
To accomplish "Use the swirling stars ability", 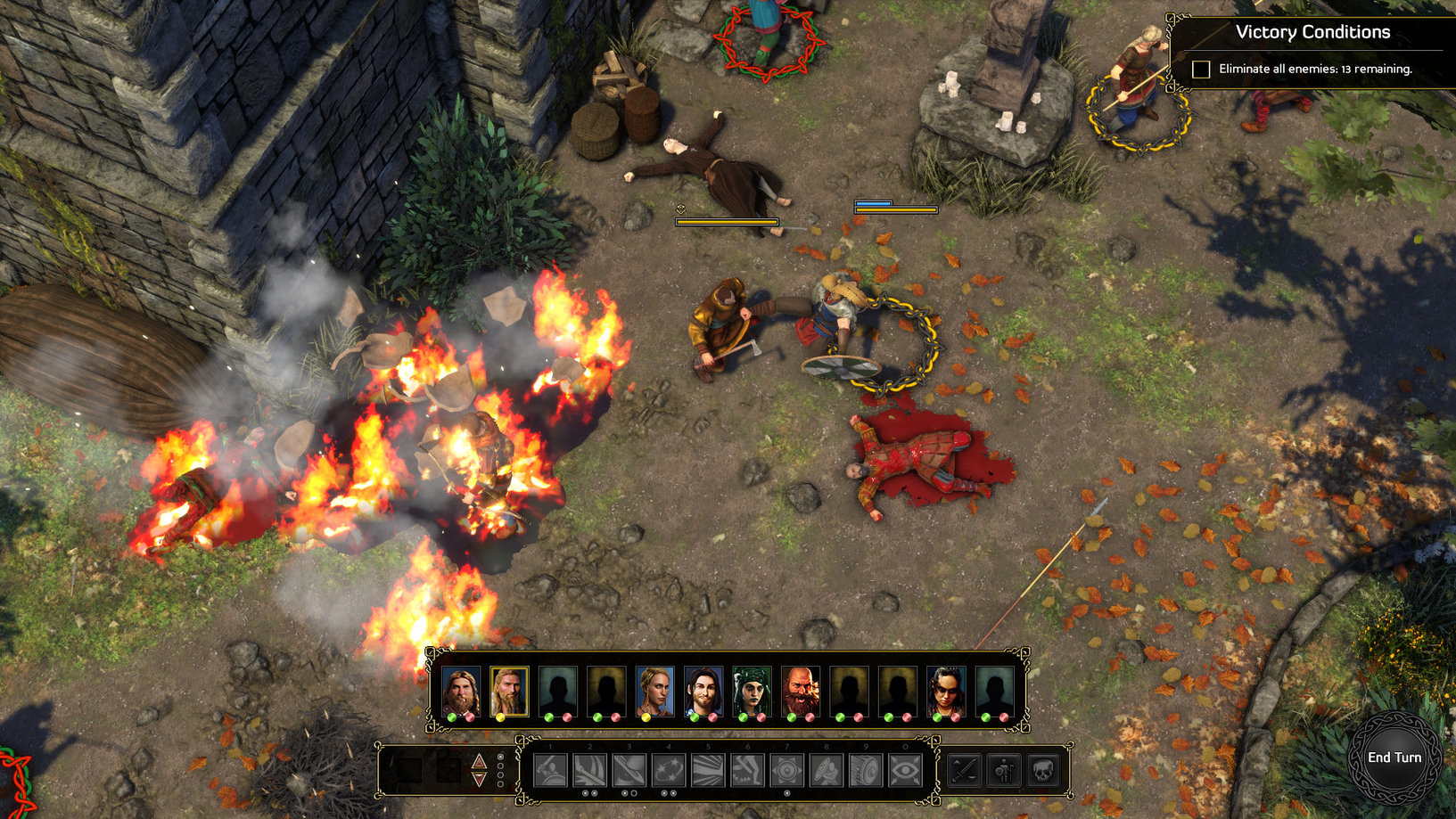I will pos(669,771).
